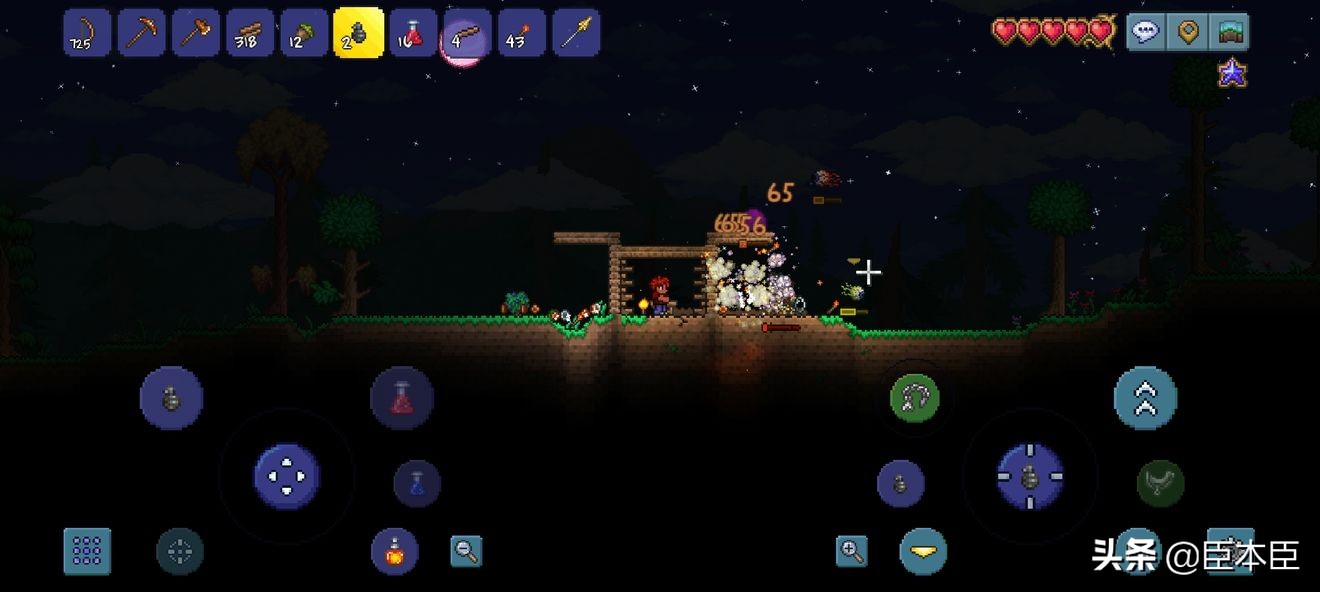Equip the golden spear from the hotbar
Image resolution: width=1320 pixels, height=592 pixels.
[x=576, y=33]
